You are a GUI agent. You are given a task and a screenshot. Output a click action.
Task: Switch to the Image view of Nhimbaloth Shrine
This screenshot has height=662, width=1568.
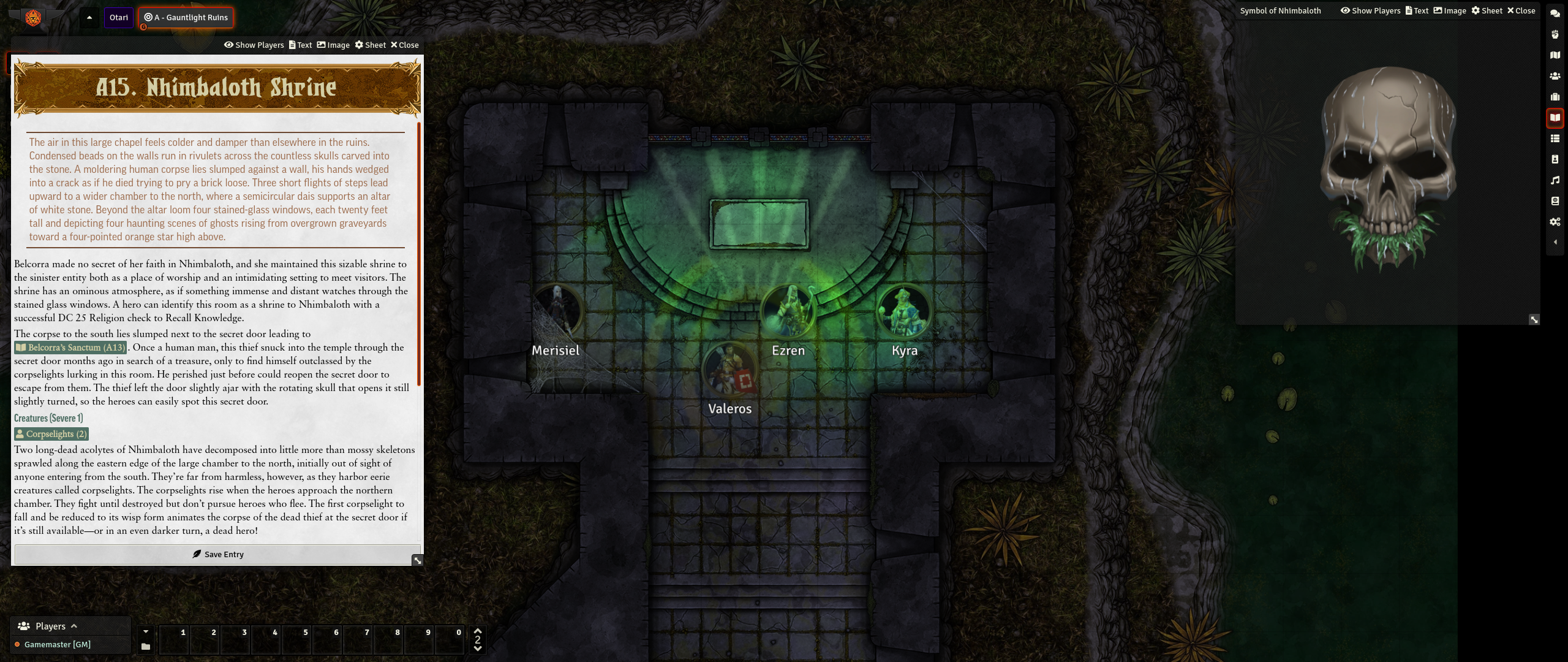tap(333, 45)
